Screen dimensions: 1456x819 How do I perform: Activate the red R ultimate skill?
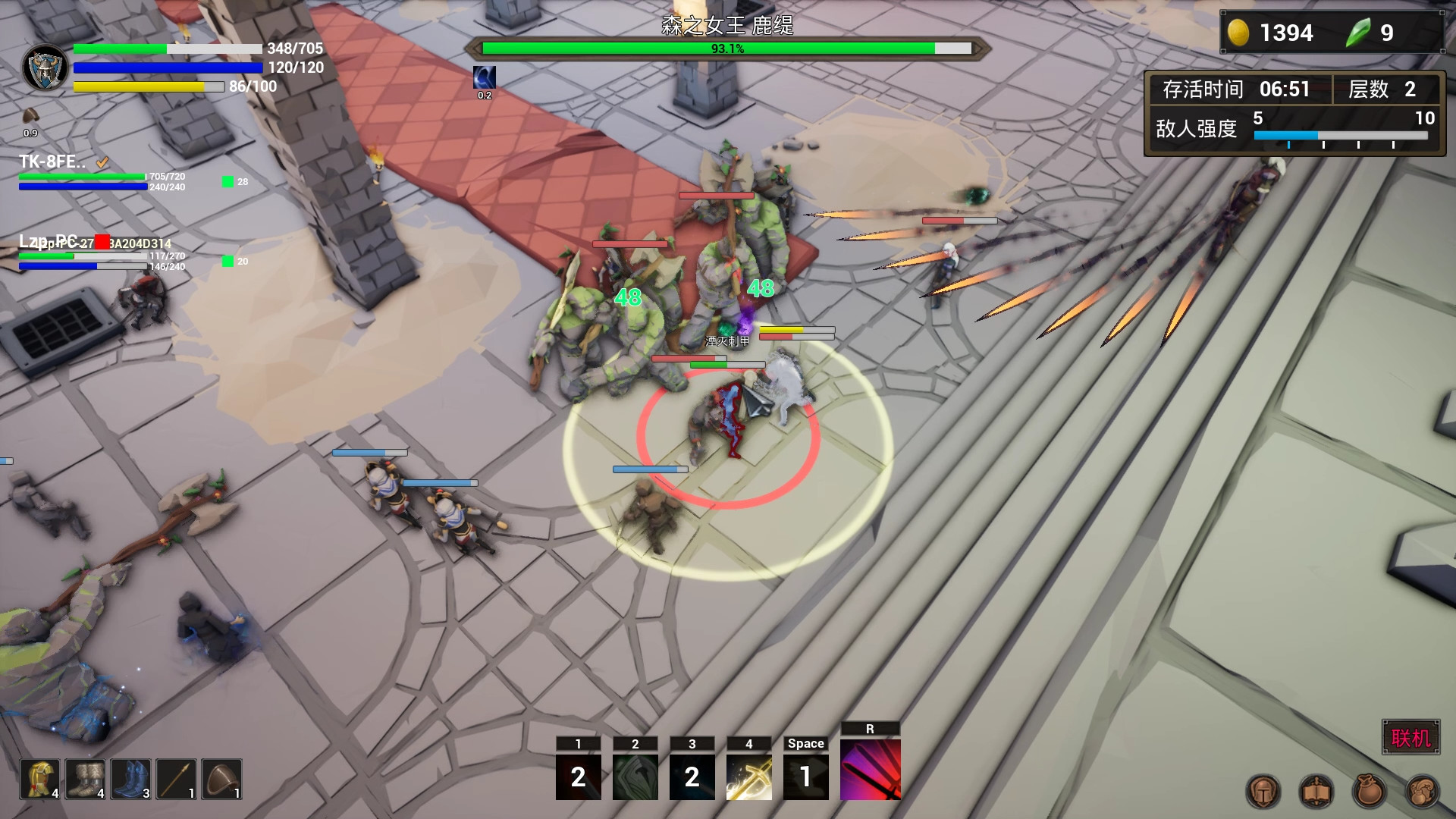coord(871,770)
